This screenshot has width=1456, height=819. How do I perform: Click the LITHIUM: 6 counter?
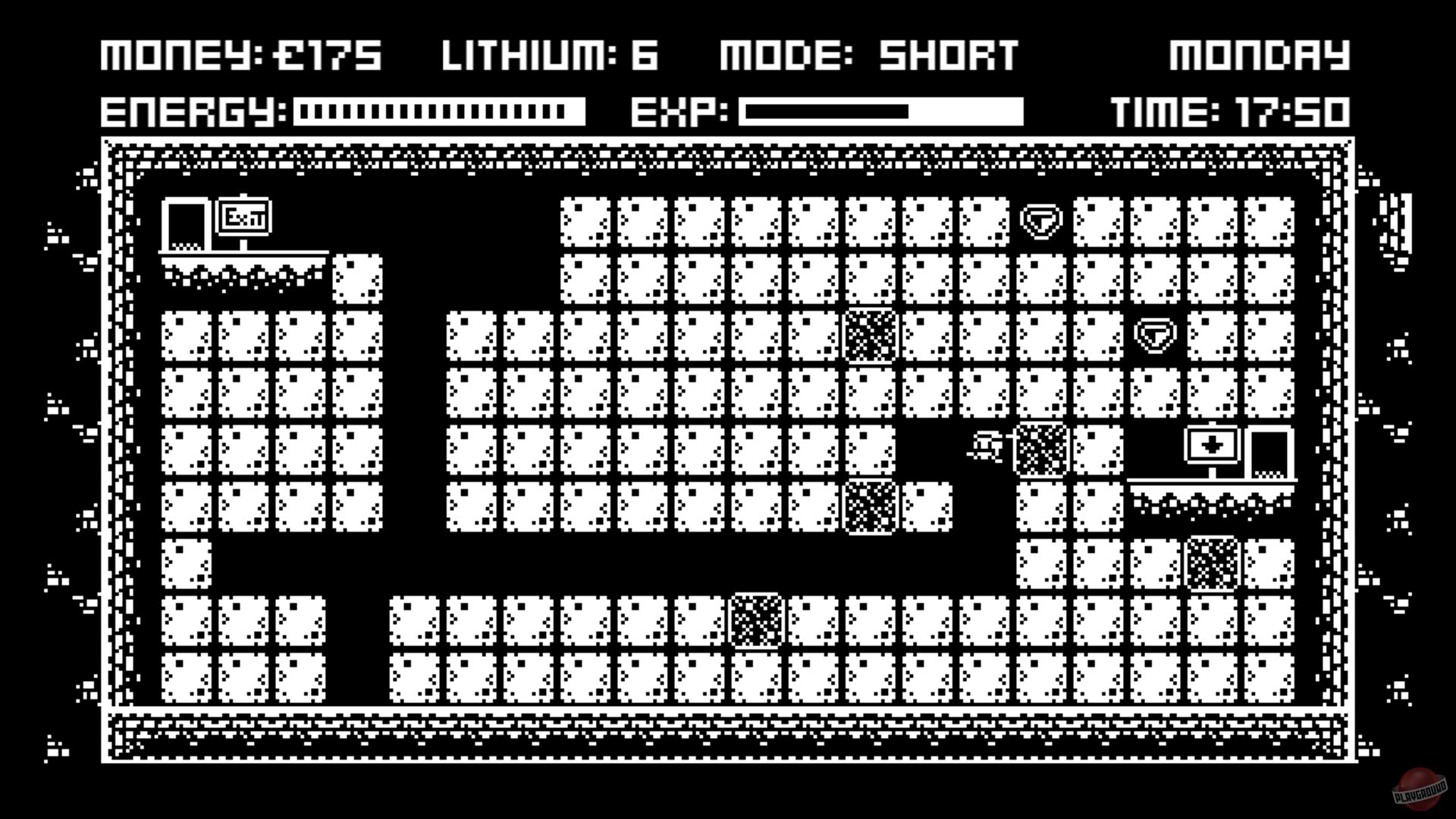pyautogui.click(x=550, y=55)
